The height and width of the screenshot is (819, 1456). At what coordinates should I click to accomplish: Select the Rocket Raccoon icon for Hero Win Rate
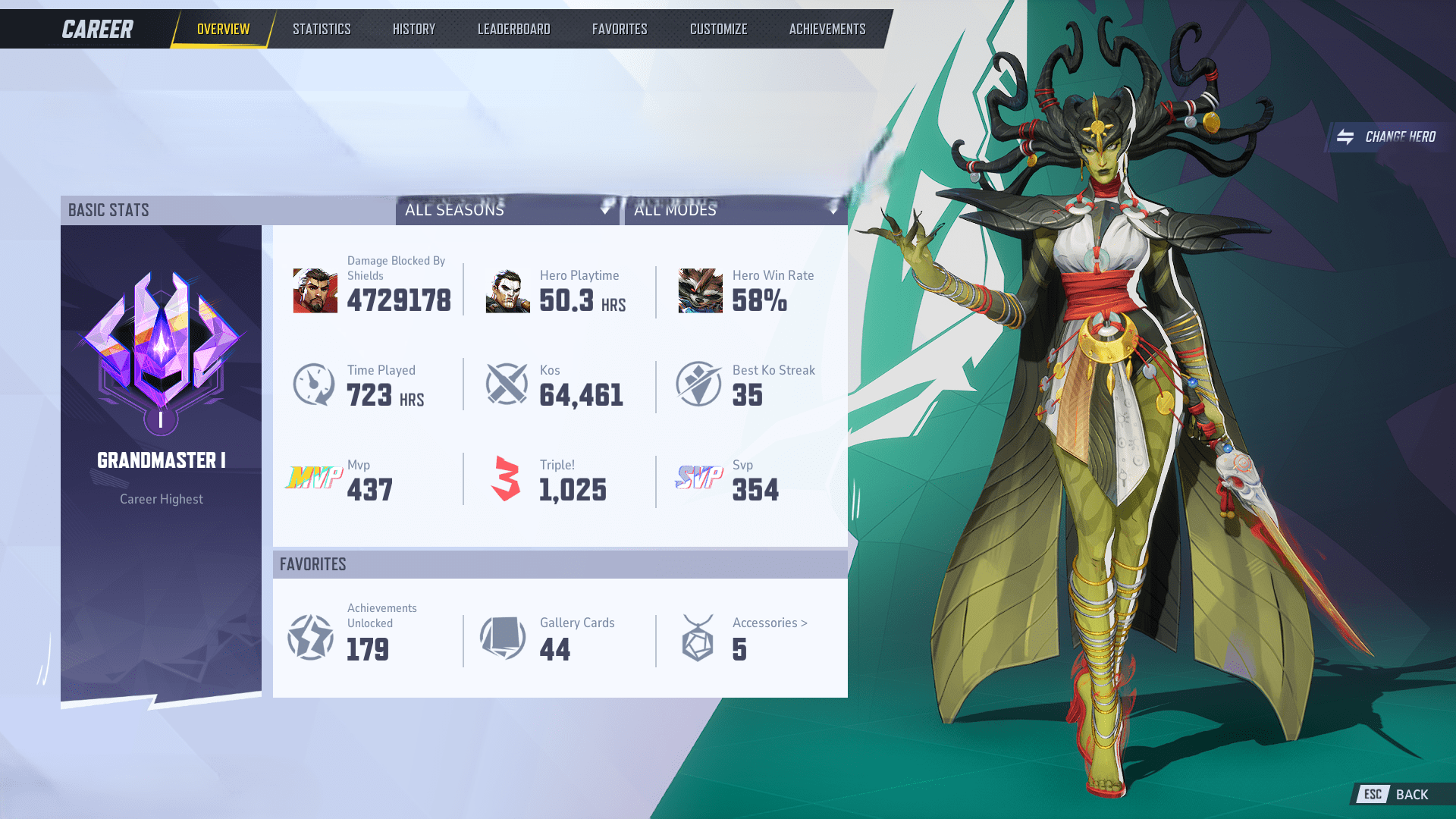tap(699, 292)
